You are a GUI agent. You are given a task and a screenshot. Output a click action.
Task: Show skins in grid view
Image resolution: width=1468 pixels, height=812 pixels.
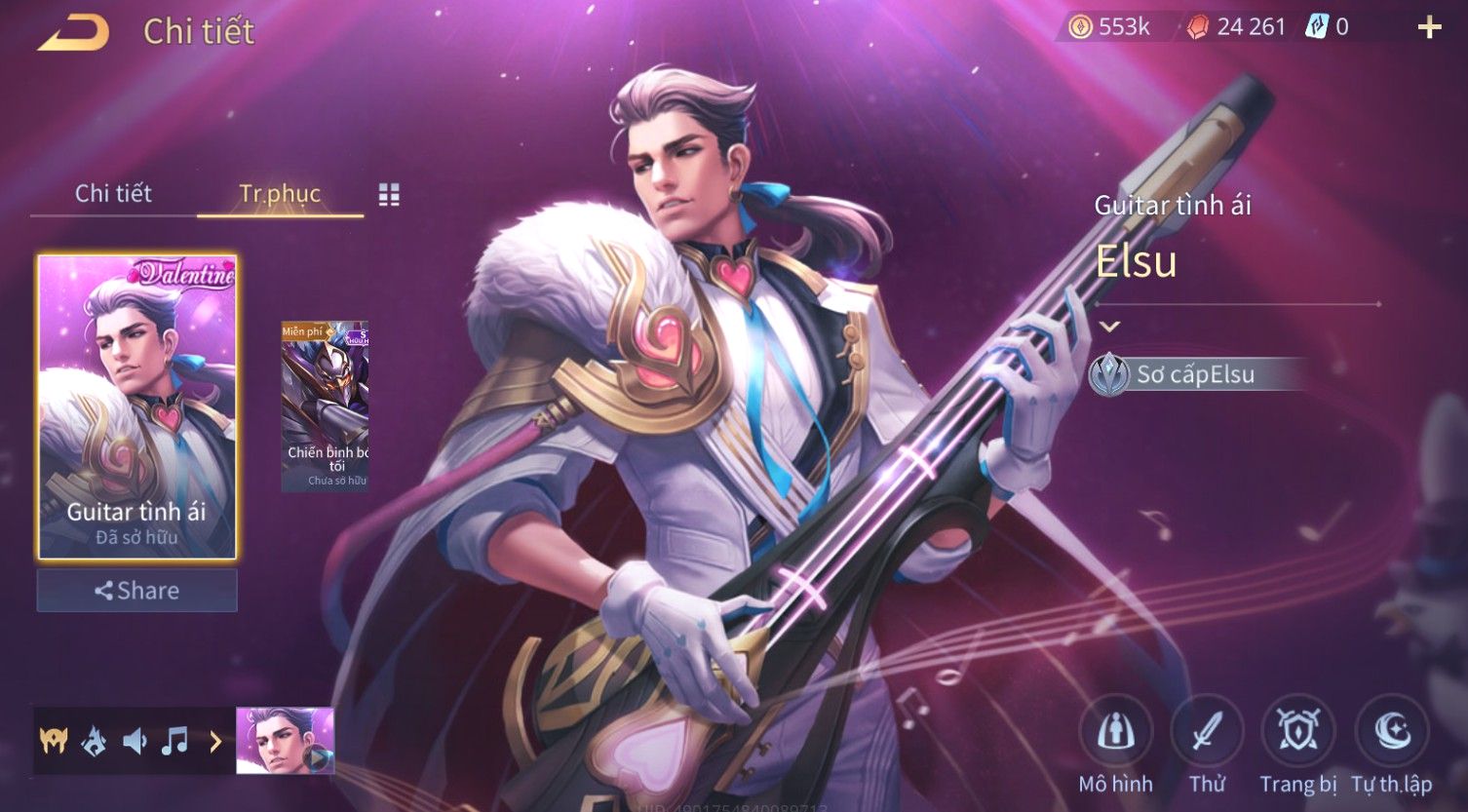(x=389, y=195)
